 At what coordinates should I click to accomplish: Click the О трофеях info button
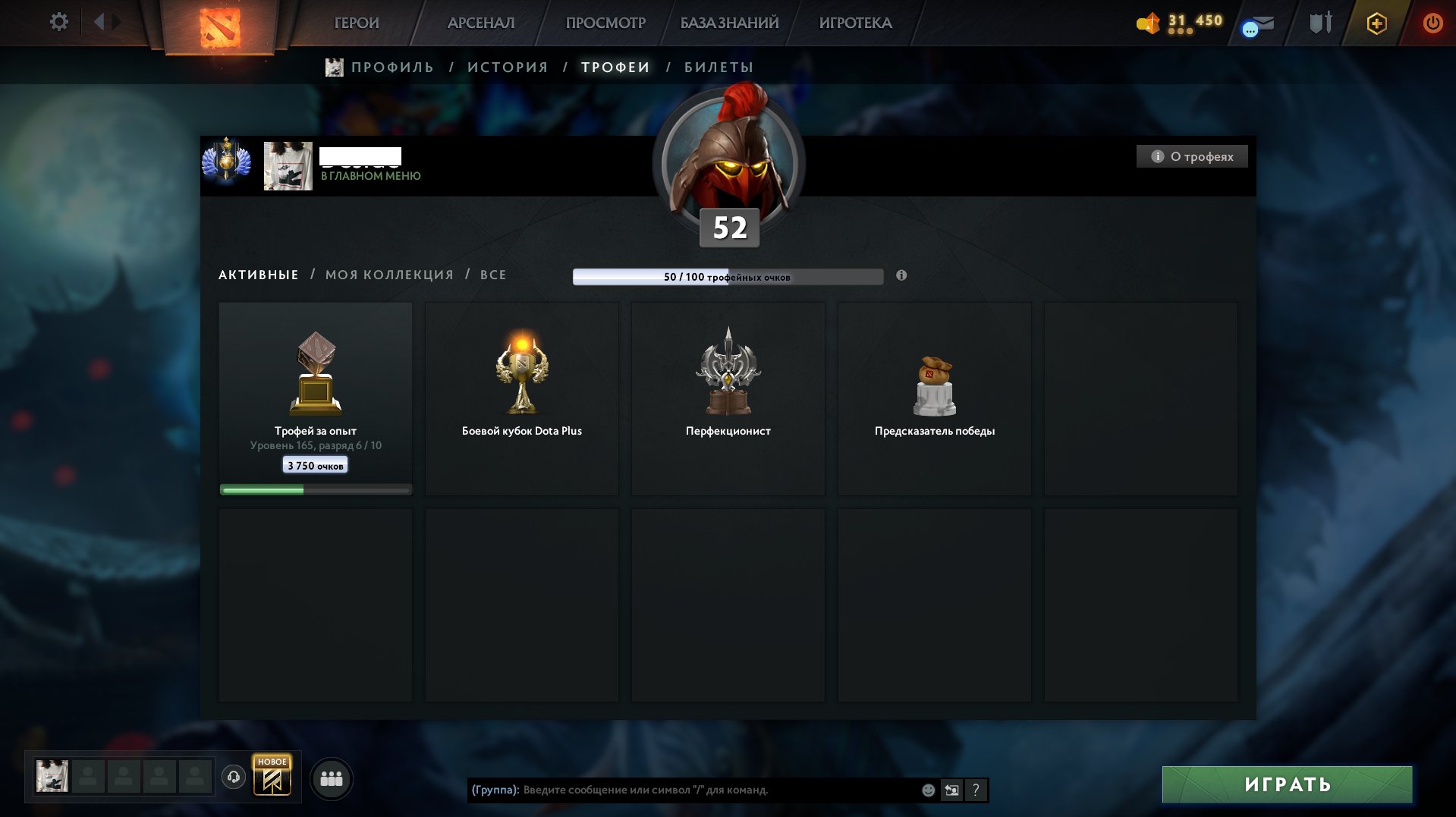pyautogui.click(x=1192, y=156)
